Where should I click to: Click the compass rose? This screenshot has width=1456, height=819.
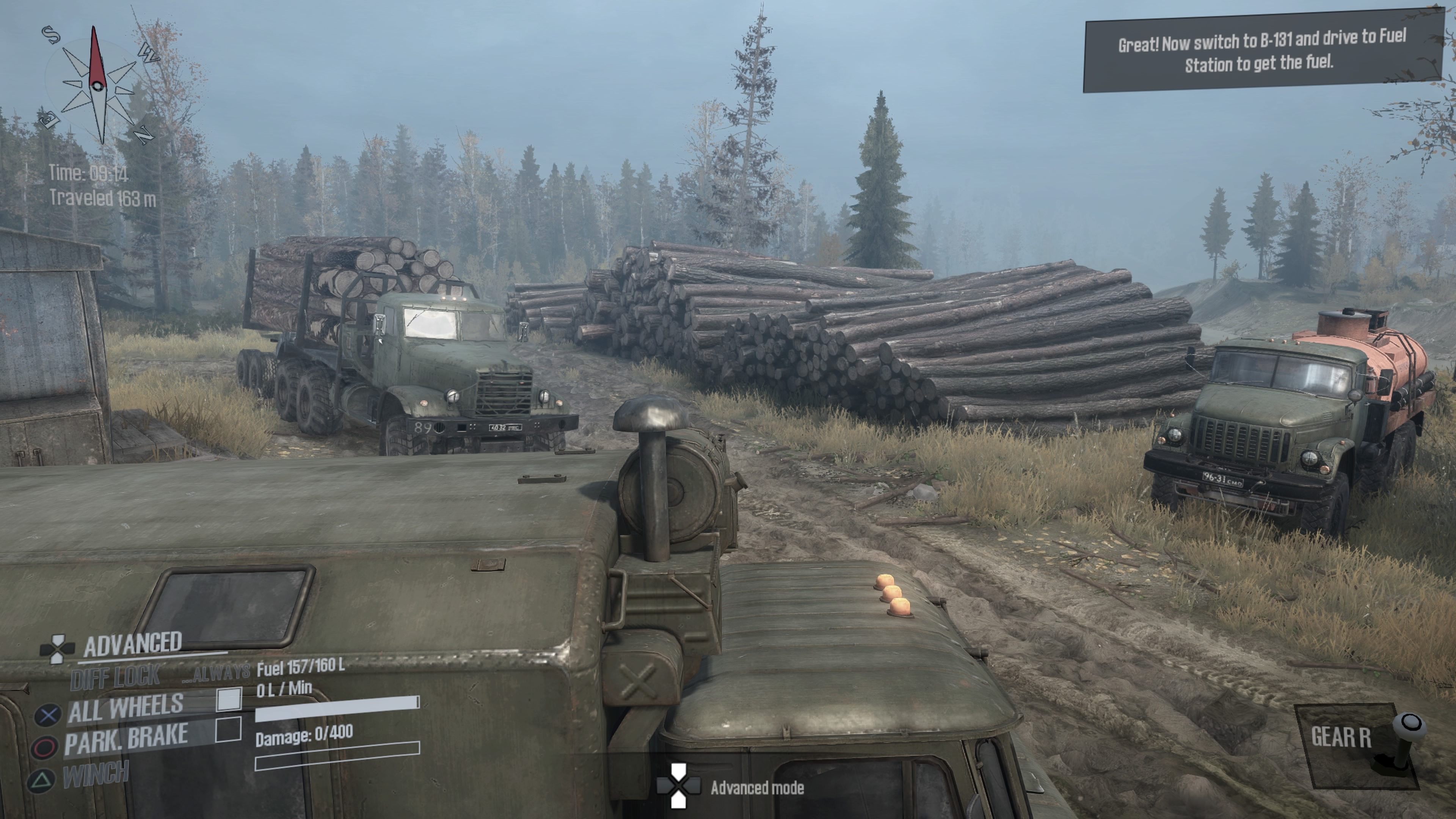coord(97,86)
